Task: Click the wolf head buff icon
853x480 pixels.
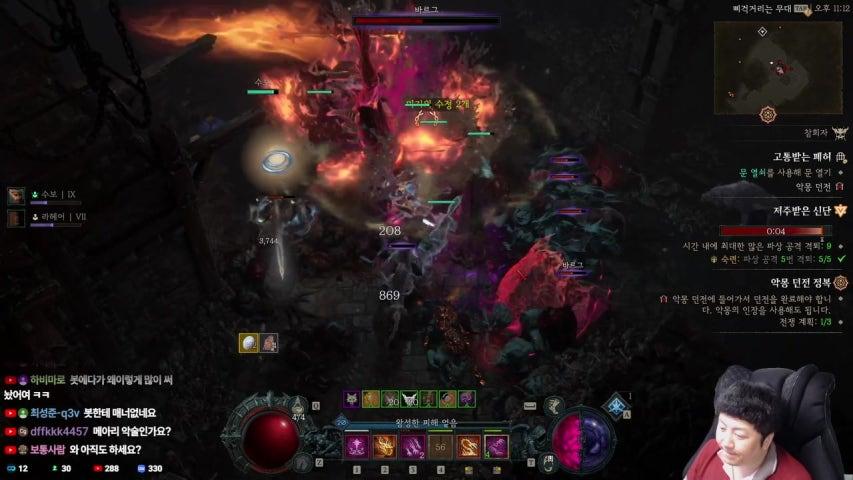Action: (352, 399)
